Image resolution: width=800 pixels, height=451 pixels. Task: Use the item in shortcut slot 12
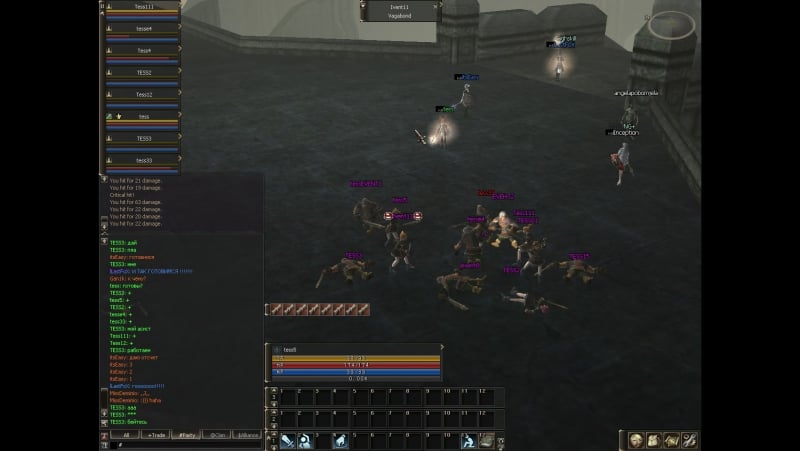pyautogui.click(x=486, y=441)
